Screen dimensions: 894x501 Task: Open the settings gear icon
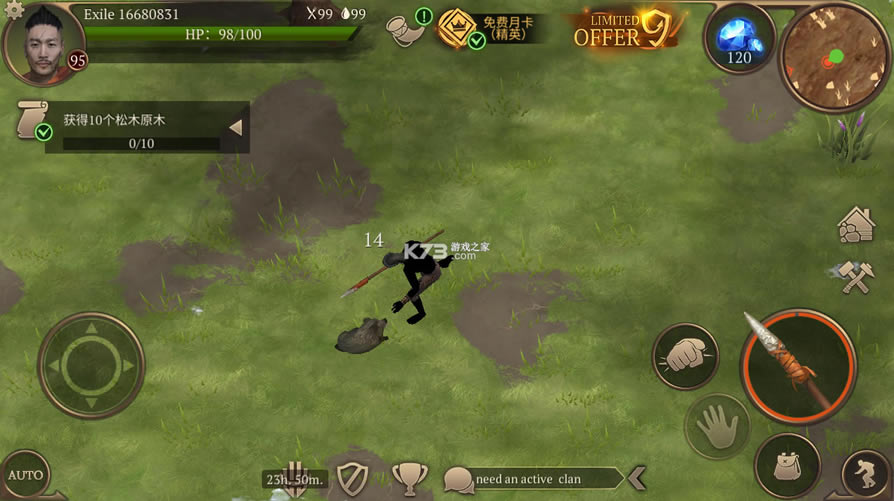tap(13, 11)
